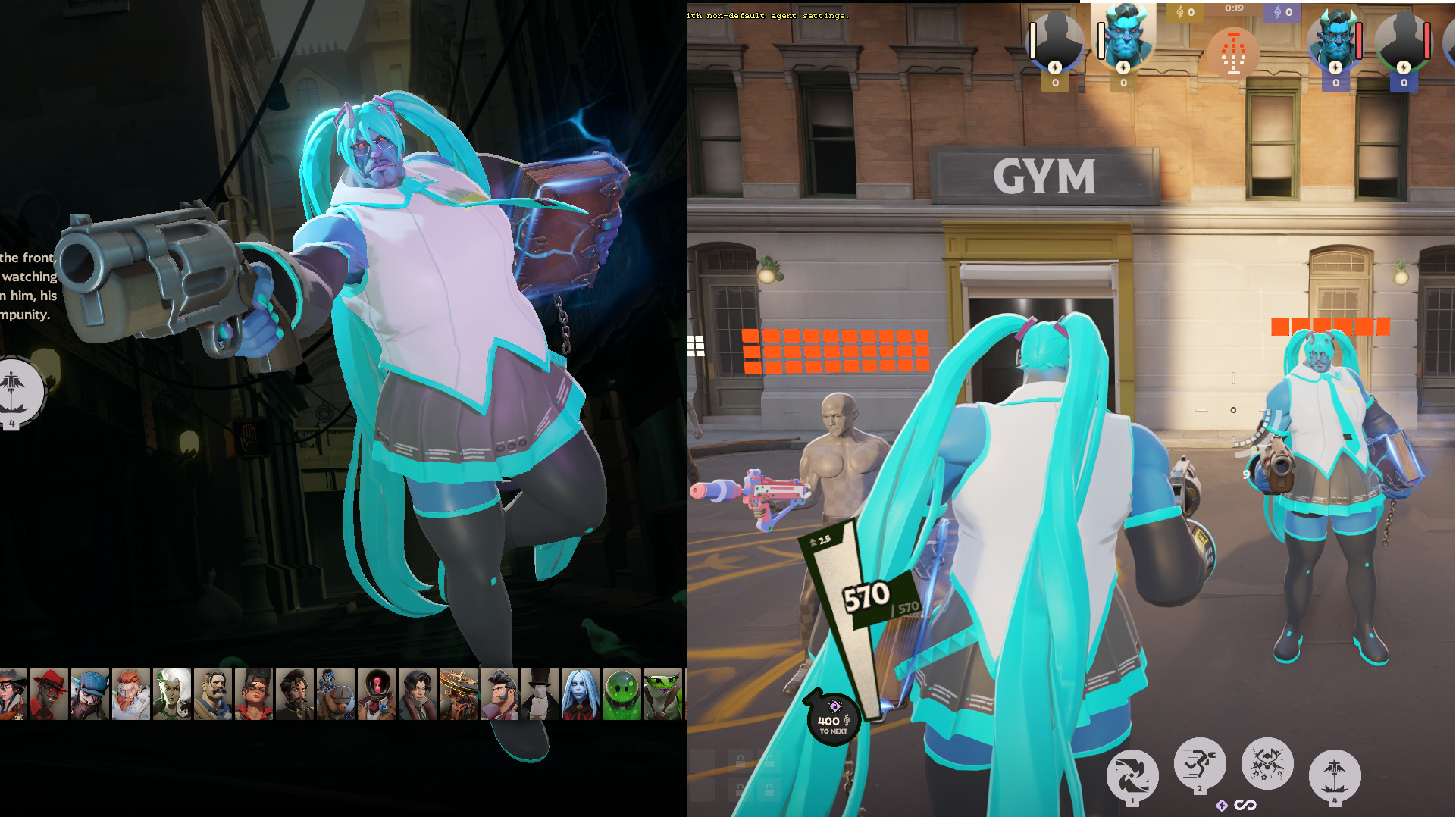The height and width of the screenshot is (817, 1456).
Task: Click the purple enemy souls counter icon
Action: (1279, 11)
